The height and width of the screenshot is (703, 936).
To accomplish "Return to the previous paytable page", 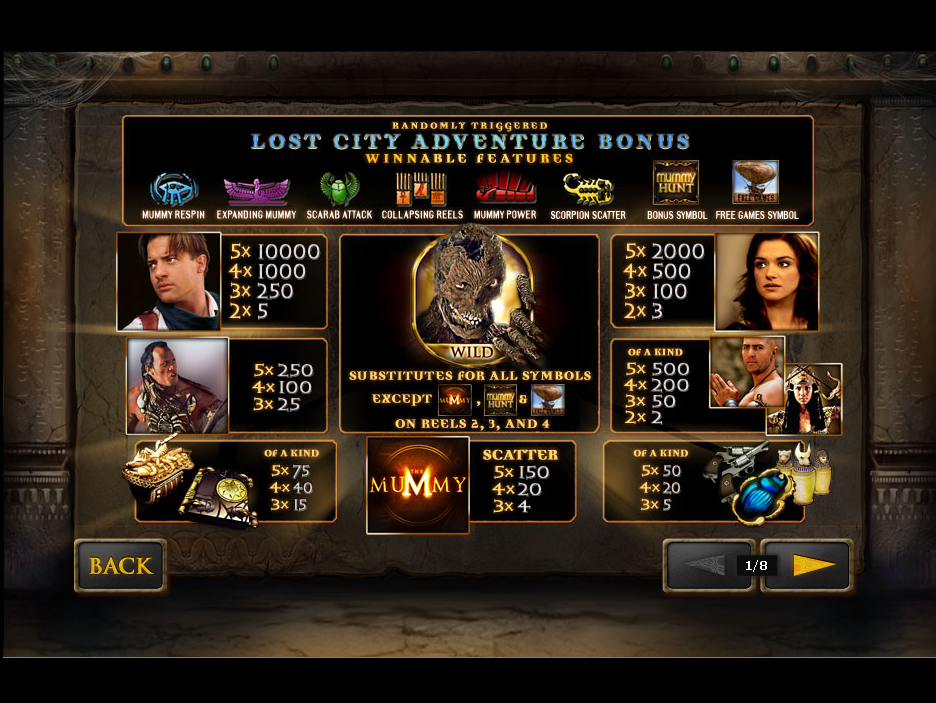I will (704, 566).
